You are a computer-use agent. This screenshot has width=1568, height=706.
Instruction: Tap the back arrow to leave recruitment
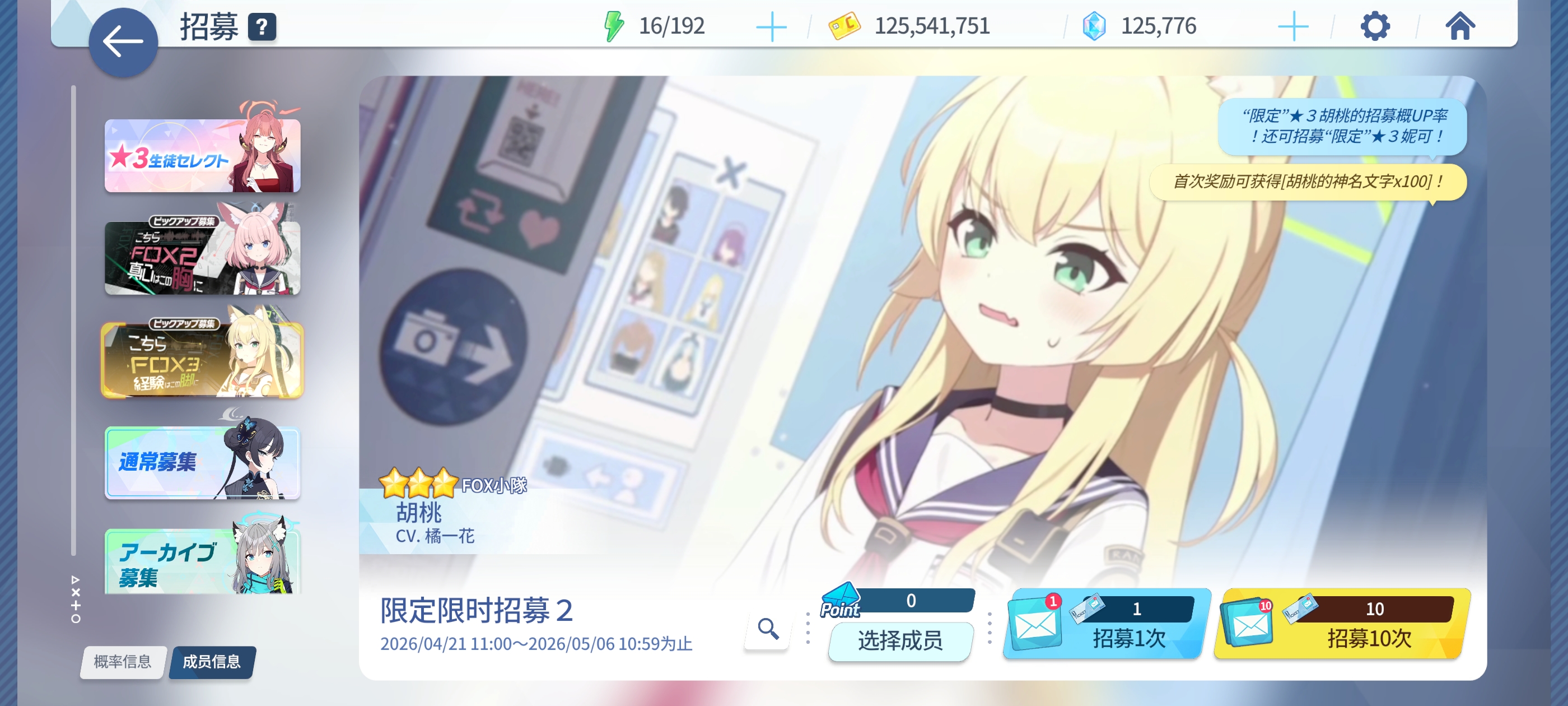click(x=124, y=41)
